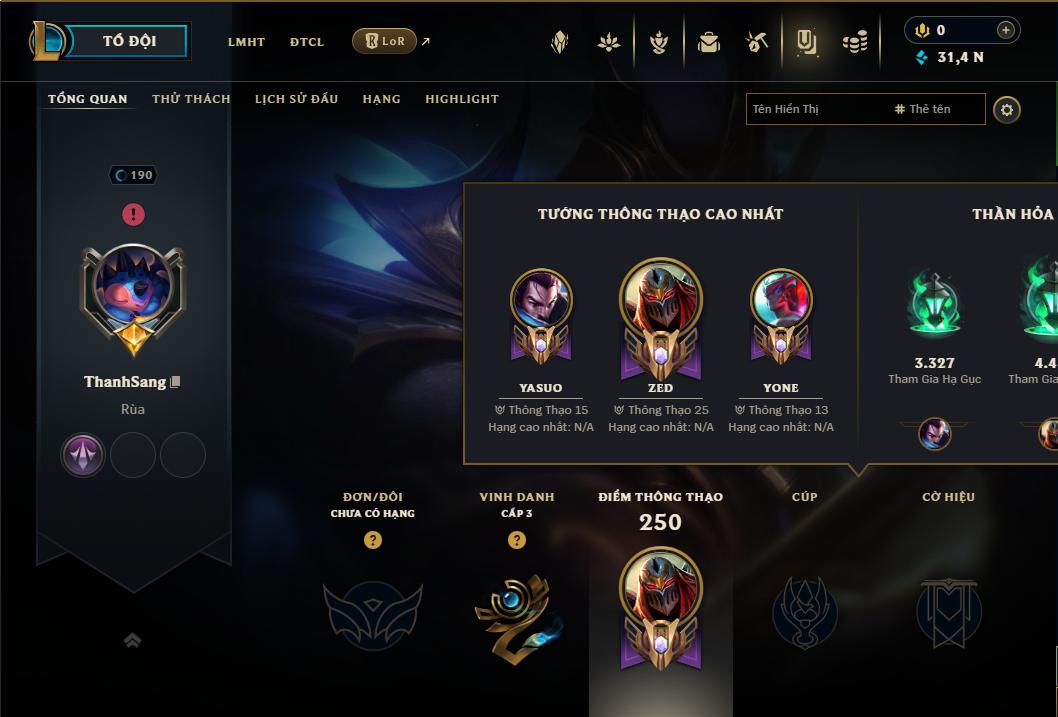Open profile settings gear icon
This screenshot has width=1058, height=717.
(x=1007, y=109)
